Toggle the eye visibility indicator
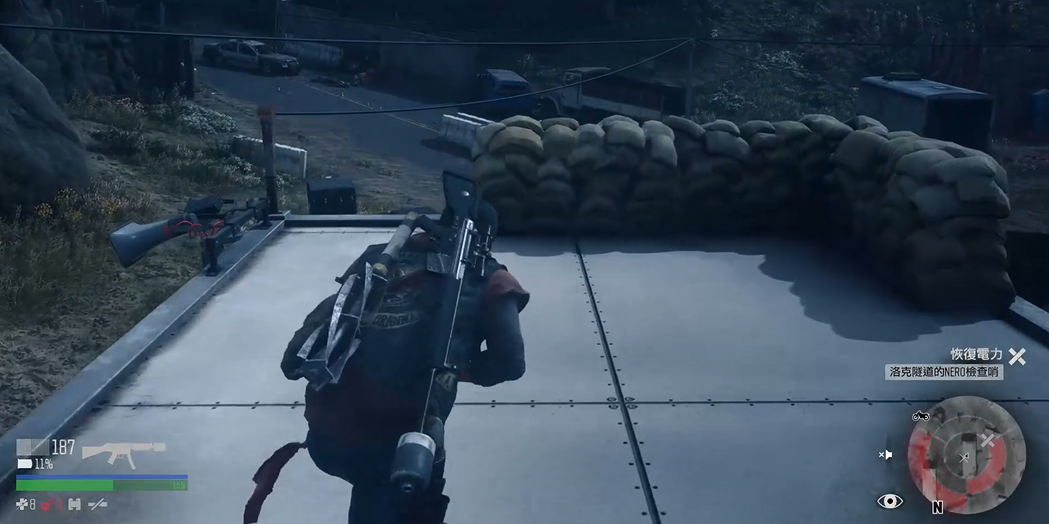 click(889, 501)
